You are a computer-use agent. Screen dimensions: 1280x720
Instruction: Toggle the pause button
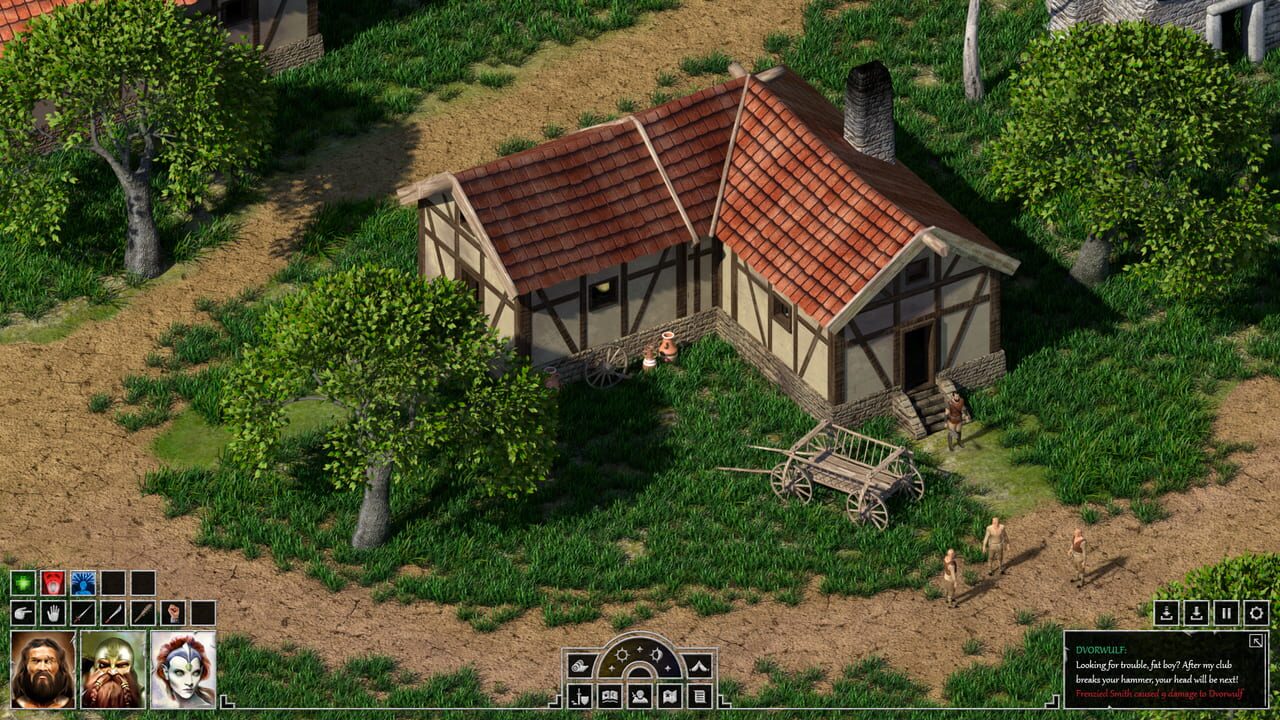pyautogui.click(x=1226, y=613)
